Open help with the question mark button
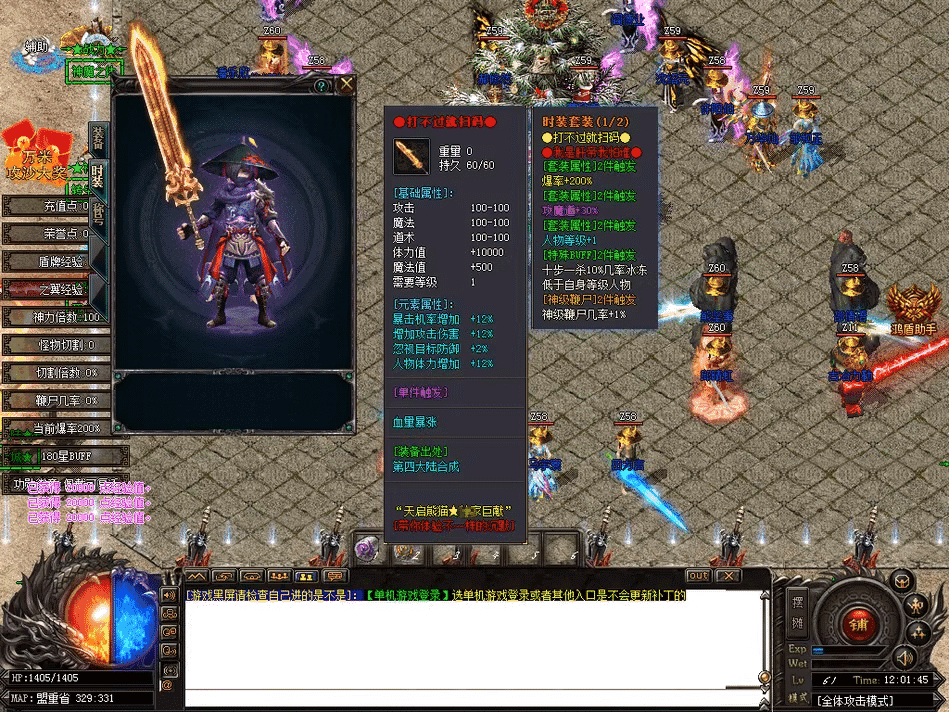949x712 pixels. [x=321, y=86]
